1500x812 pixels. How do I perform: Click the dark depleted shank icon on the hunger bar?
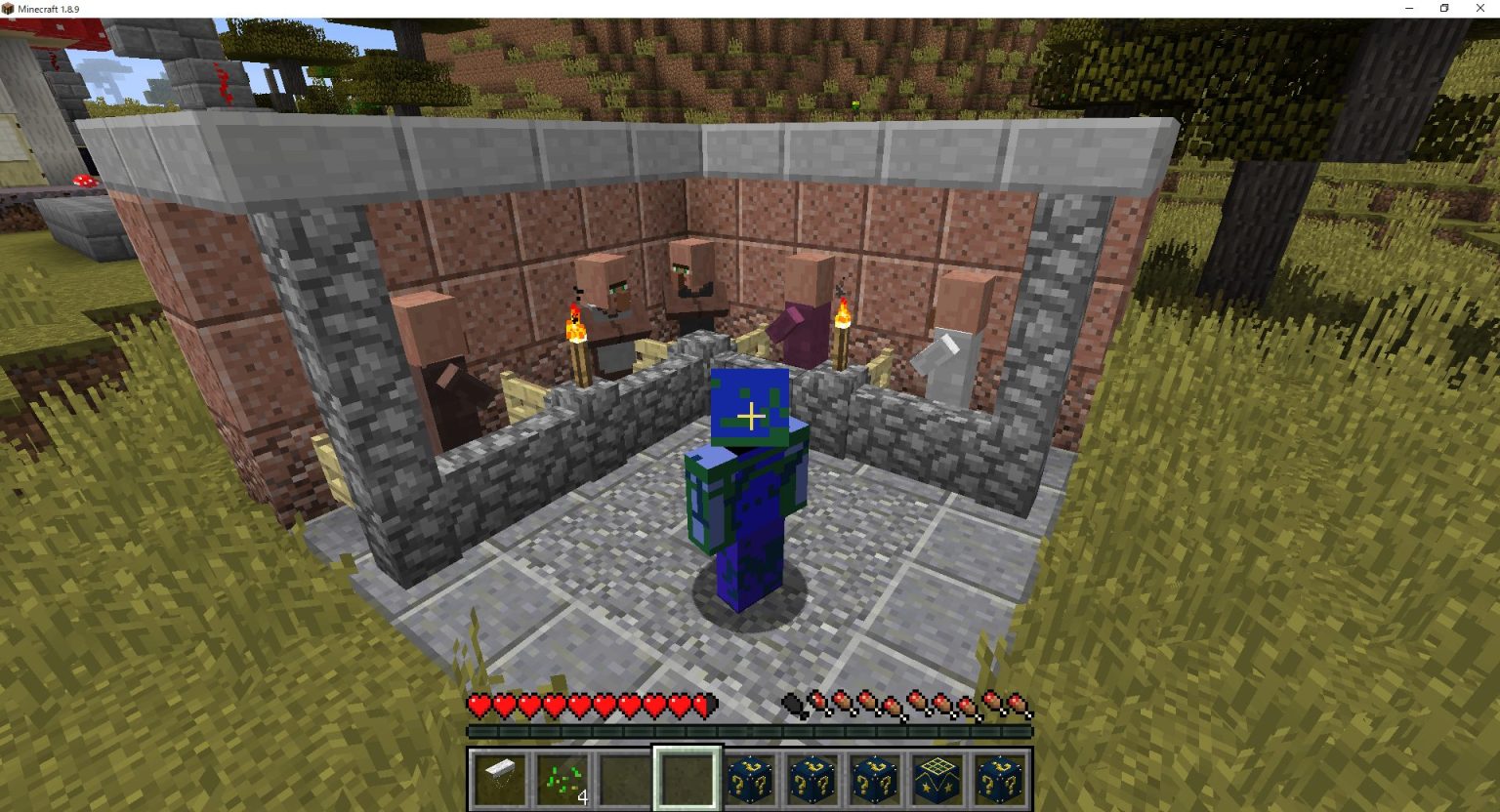click(x=789, y=703)
